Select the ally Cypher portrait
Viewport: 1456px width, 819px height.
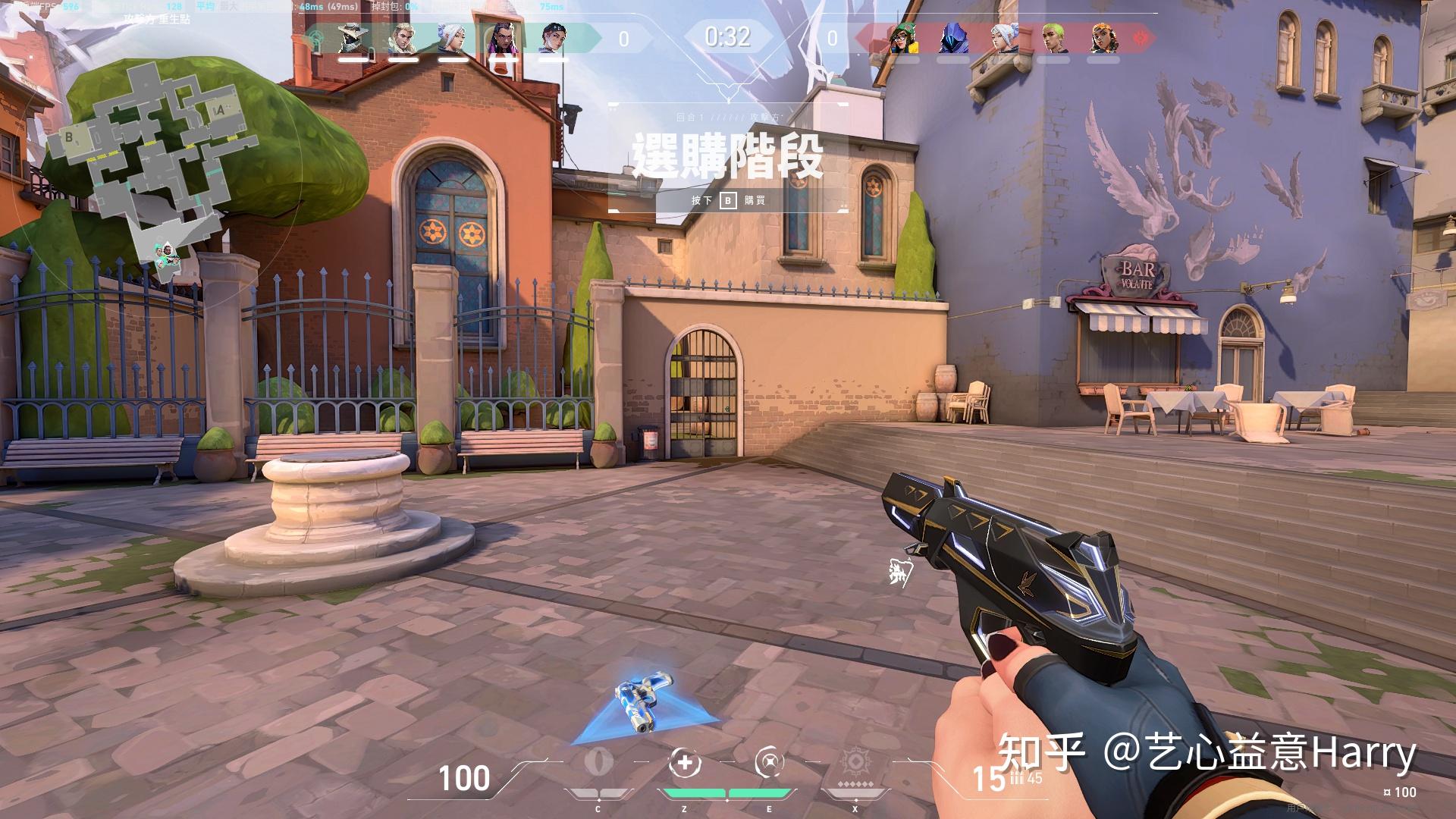click(353, 38)
